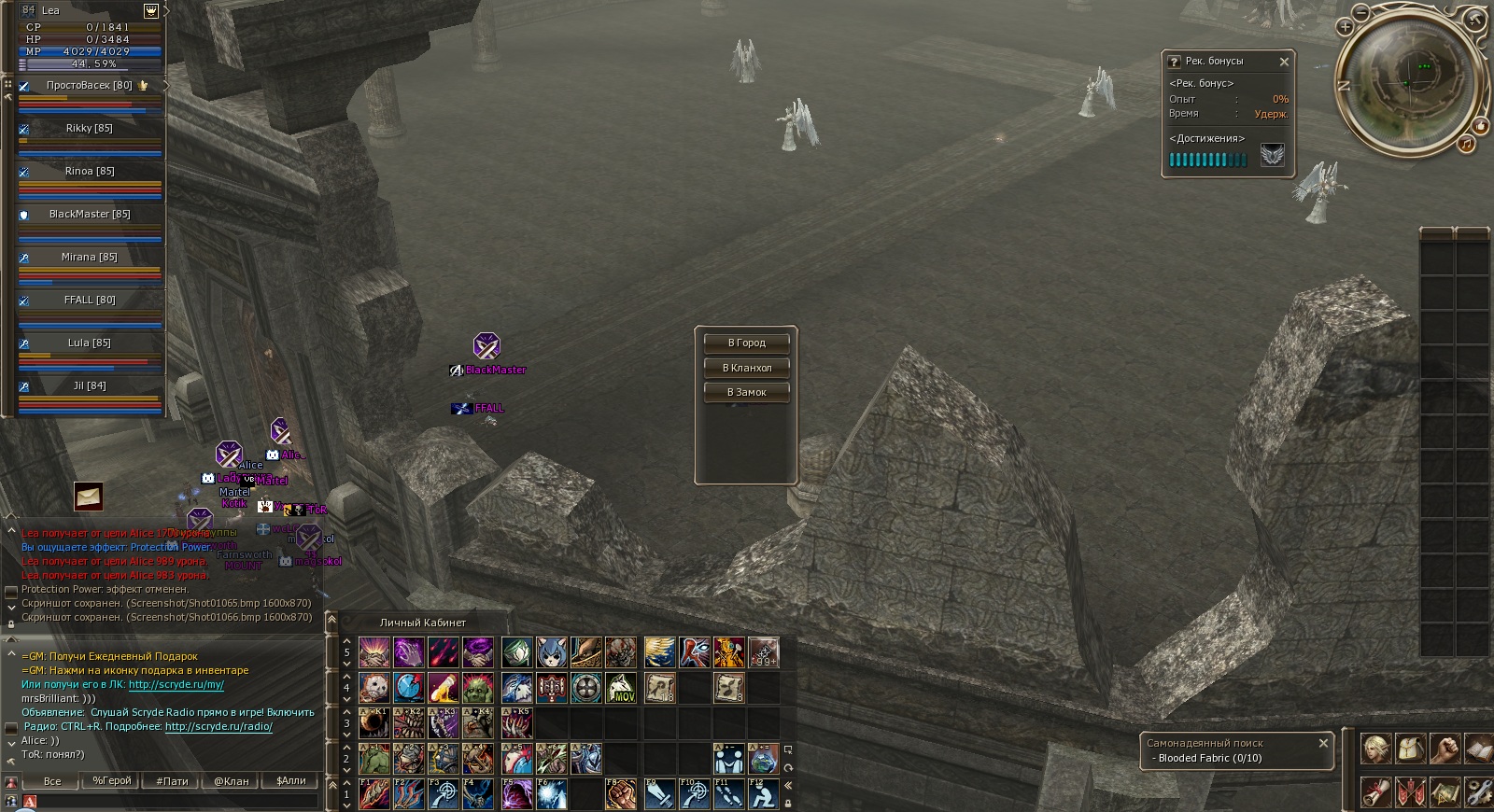The width and height of the screenshot is (1494, 812).
Task: Open the character portrait menu icon
Action: 1375,748
